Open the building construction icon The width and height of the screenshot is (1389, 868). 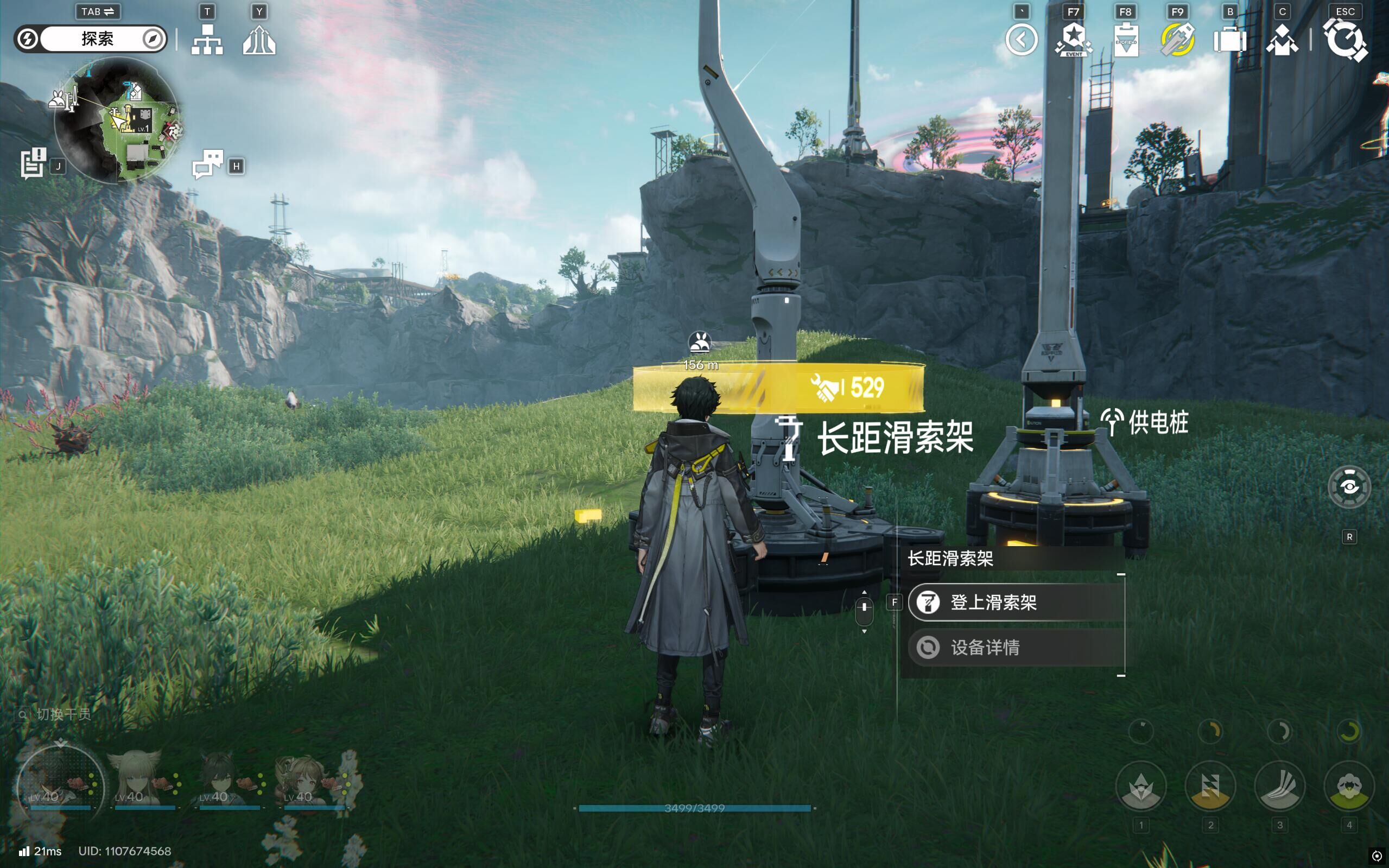click(259, 40)
